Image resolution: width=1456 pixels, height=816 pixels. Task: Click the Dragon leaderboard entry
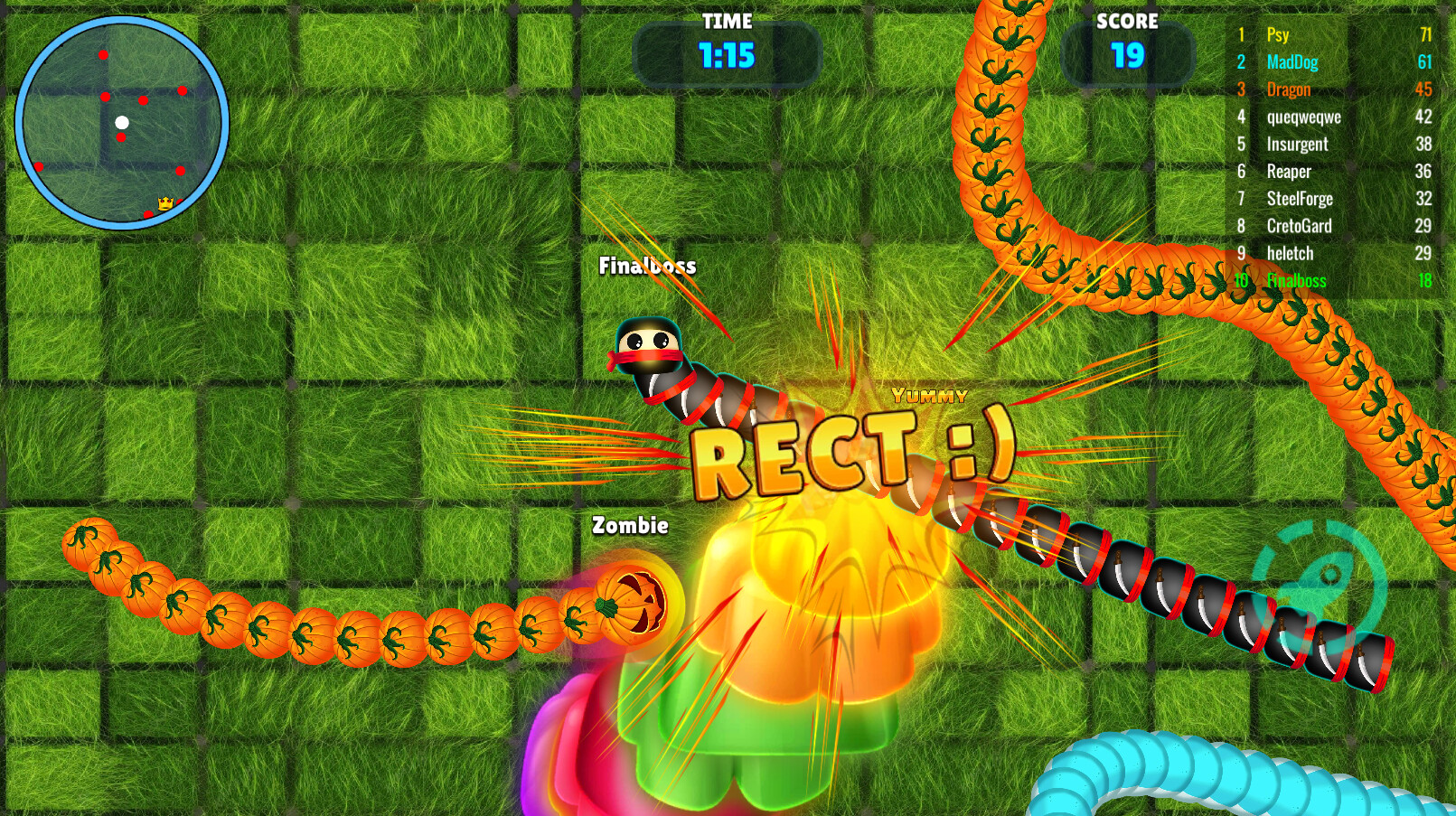[x=1289, y=89]
